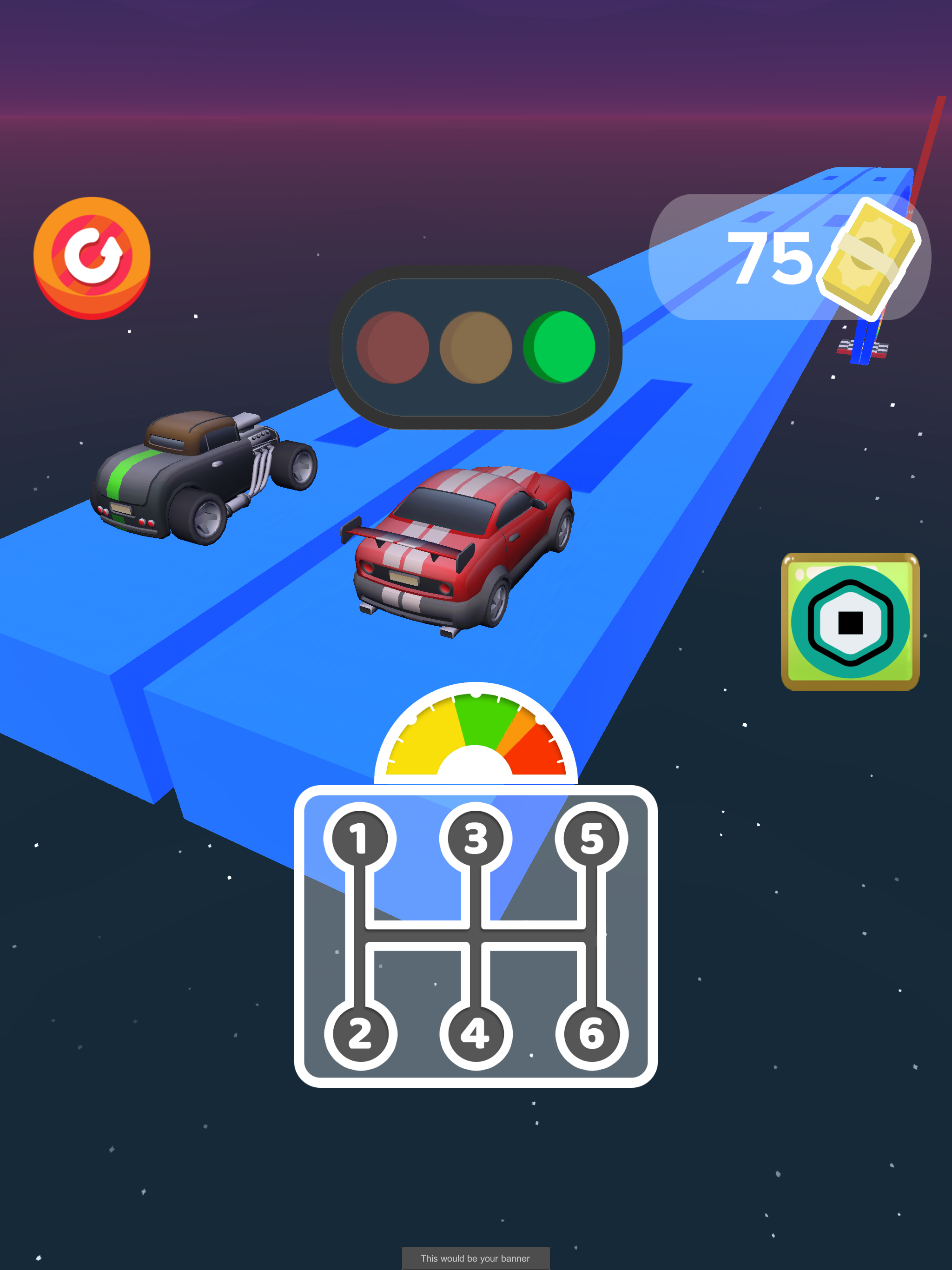Tap the checkered finish line flag
This screenshot has width=952, height=1270.
[x=861, y=344]
